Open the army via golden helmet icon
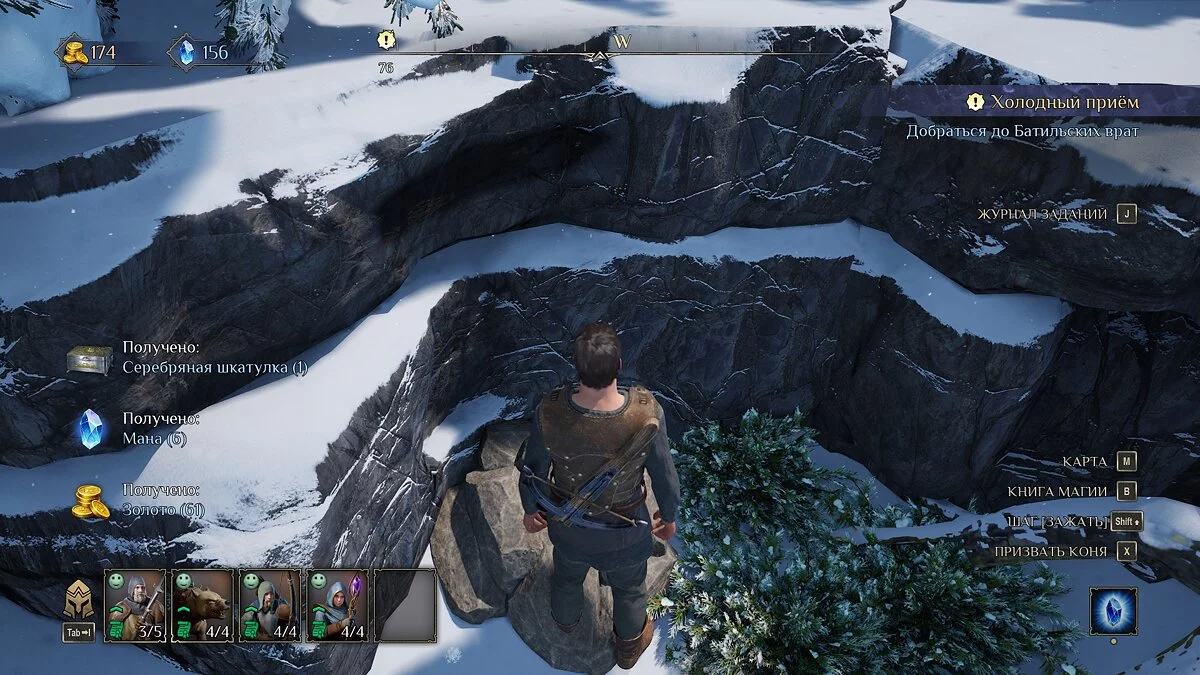The width and height of the screenshot is (1200, 675). point(79,601)
